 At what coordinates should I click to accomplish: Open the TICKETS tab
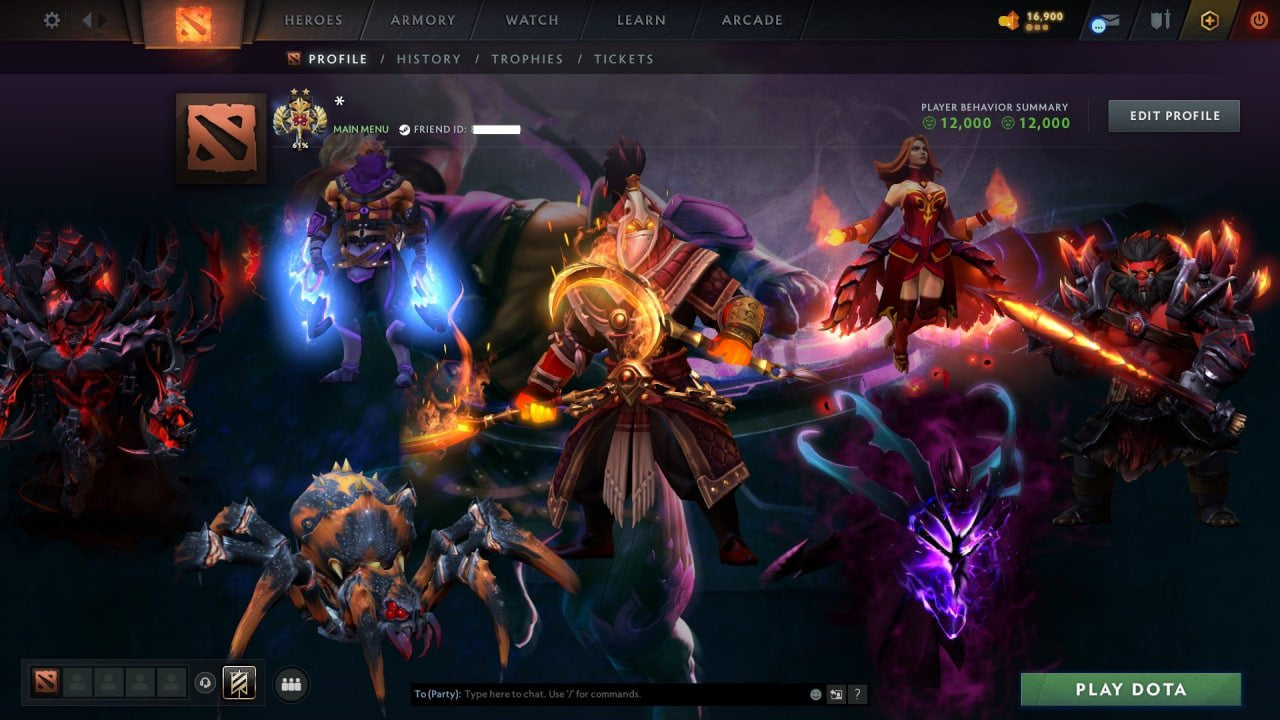coord(624,59)
